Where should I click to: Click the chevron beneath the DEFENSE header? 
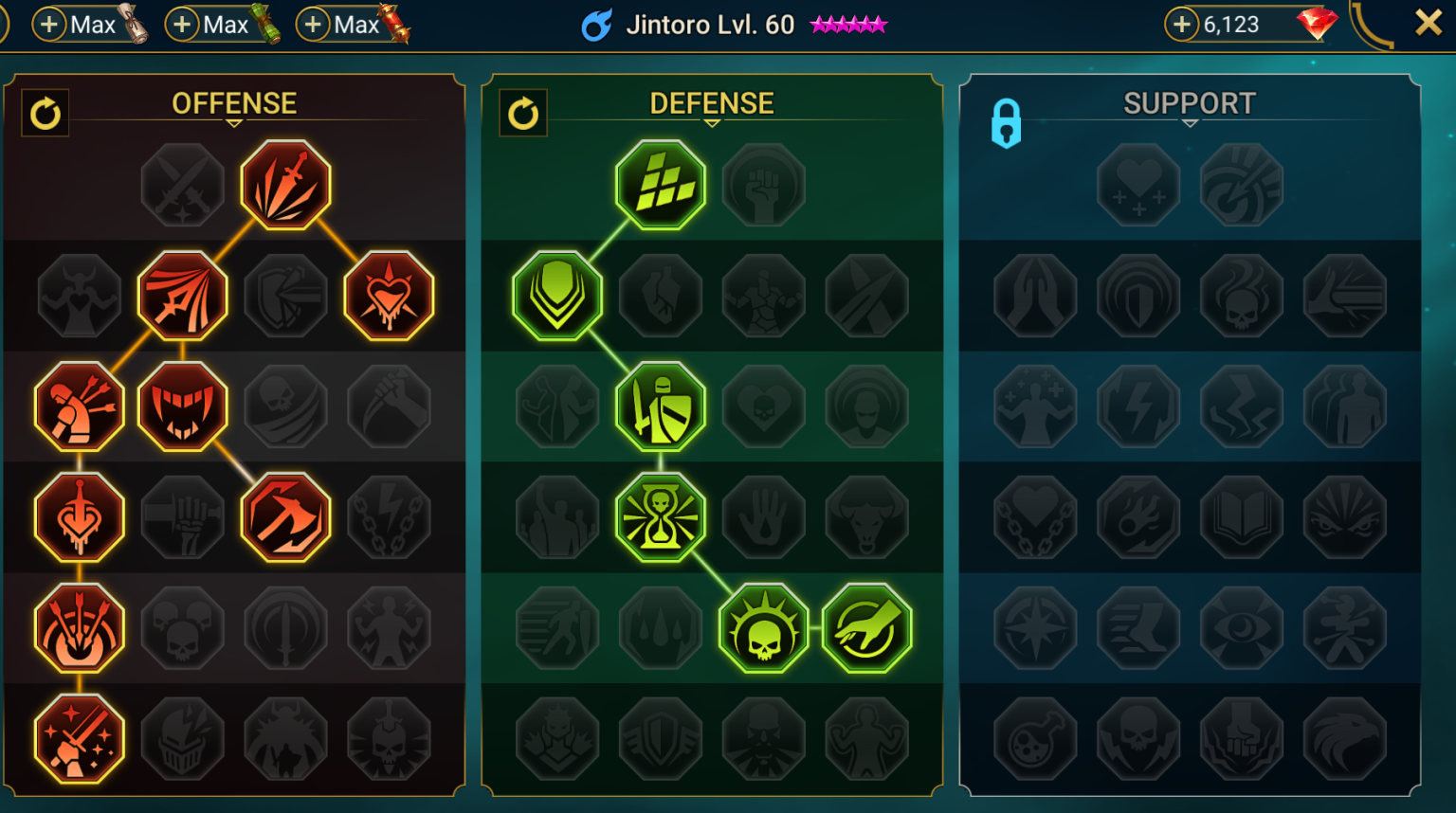pos(711,124)
